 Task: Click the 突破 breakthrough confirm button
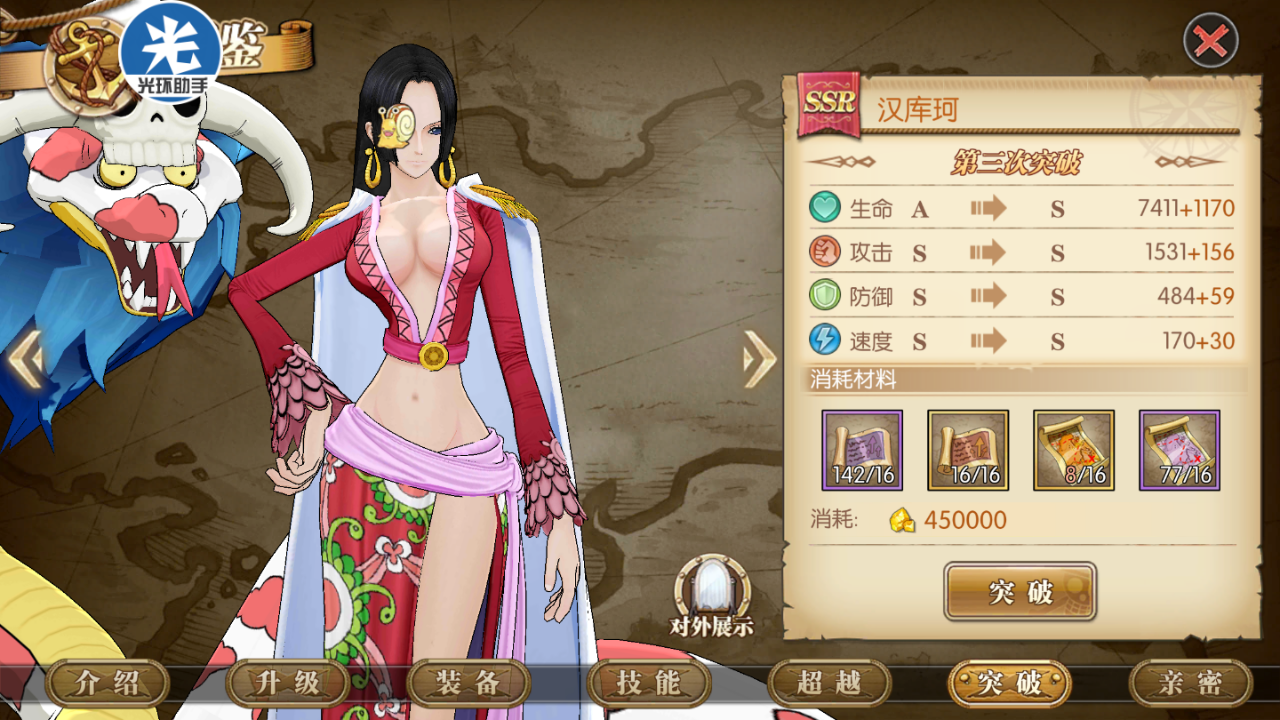[x=1020, y=591]
